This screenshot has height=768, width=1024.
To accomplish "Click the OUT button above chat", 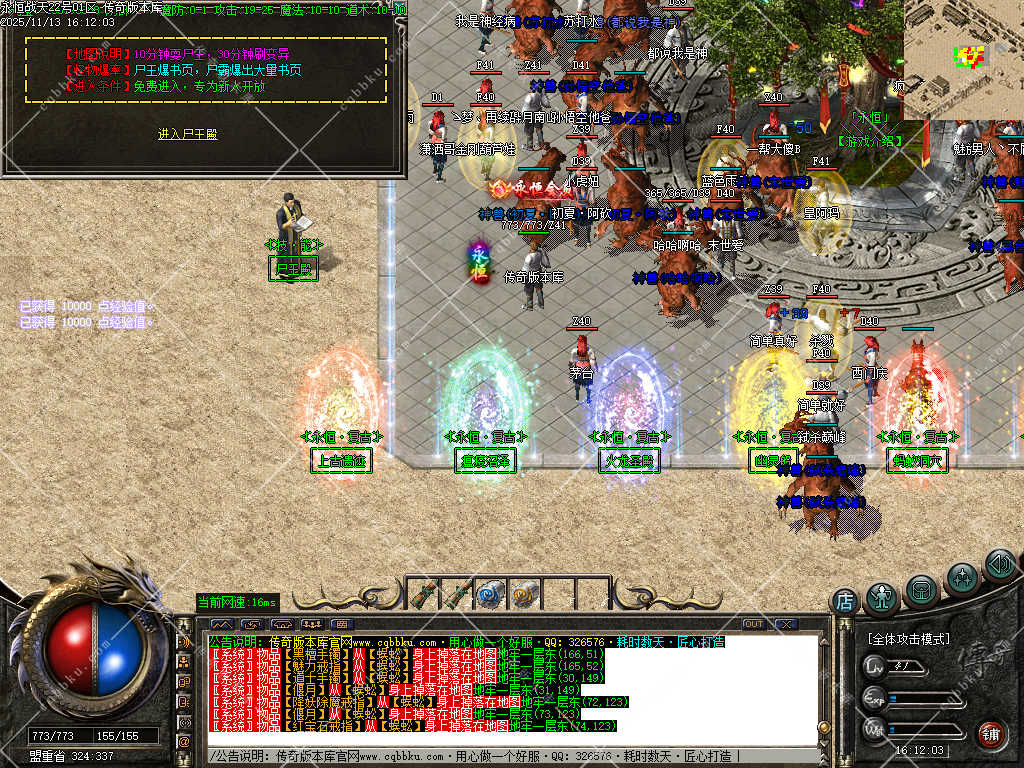I will (753, 625).
